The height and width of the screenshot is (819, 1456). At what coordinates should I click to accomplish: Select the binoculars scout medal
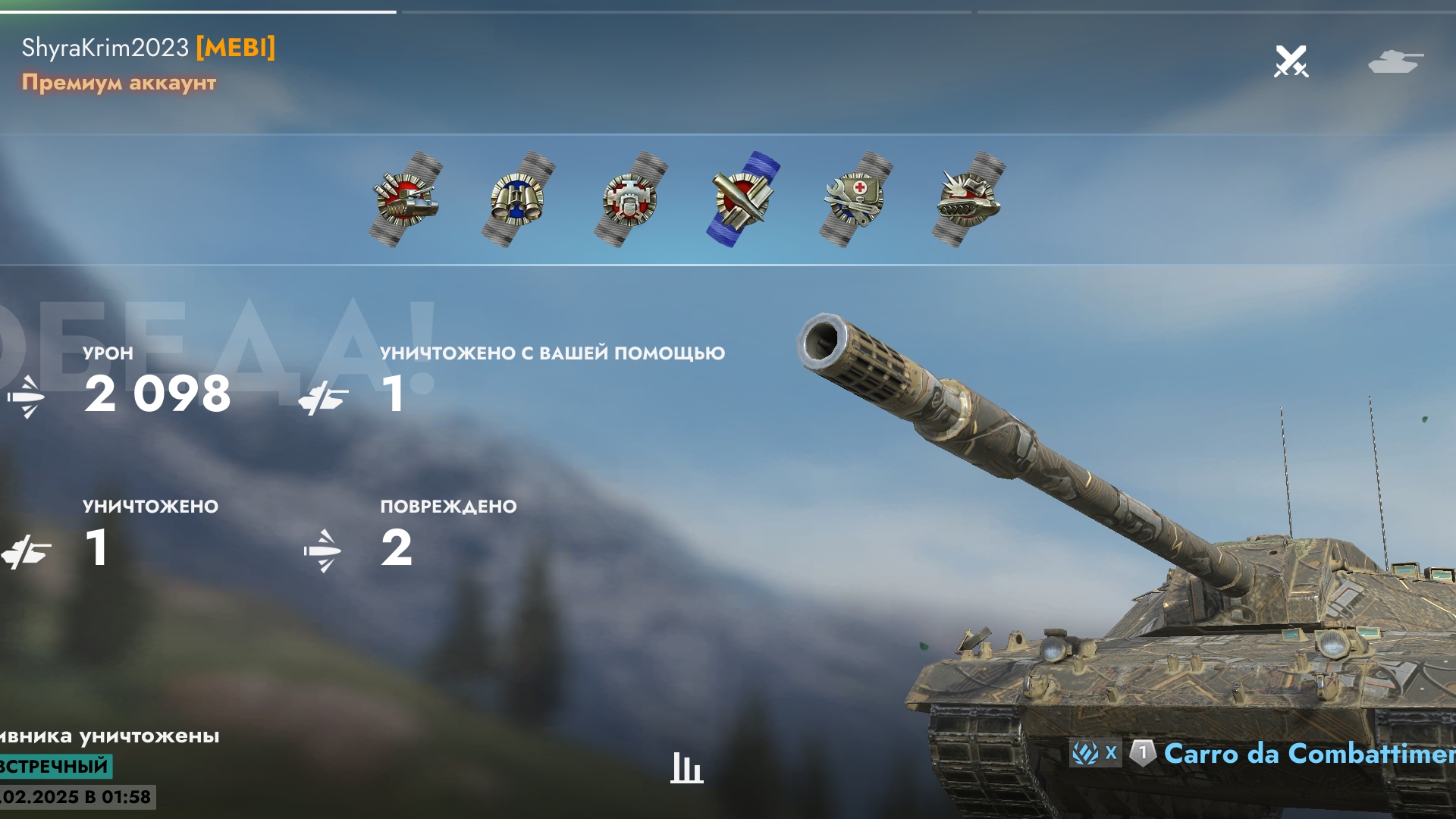click(518, 199)
